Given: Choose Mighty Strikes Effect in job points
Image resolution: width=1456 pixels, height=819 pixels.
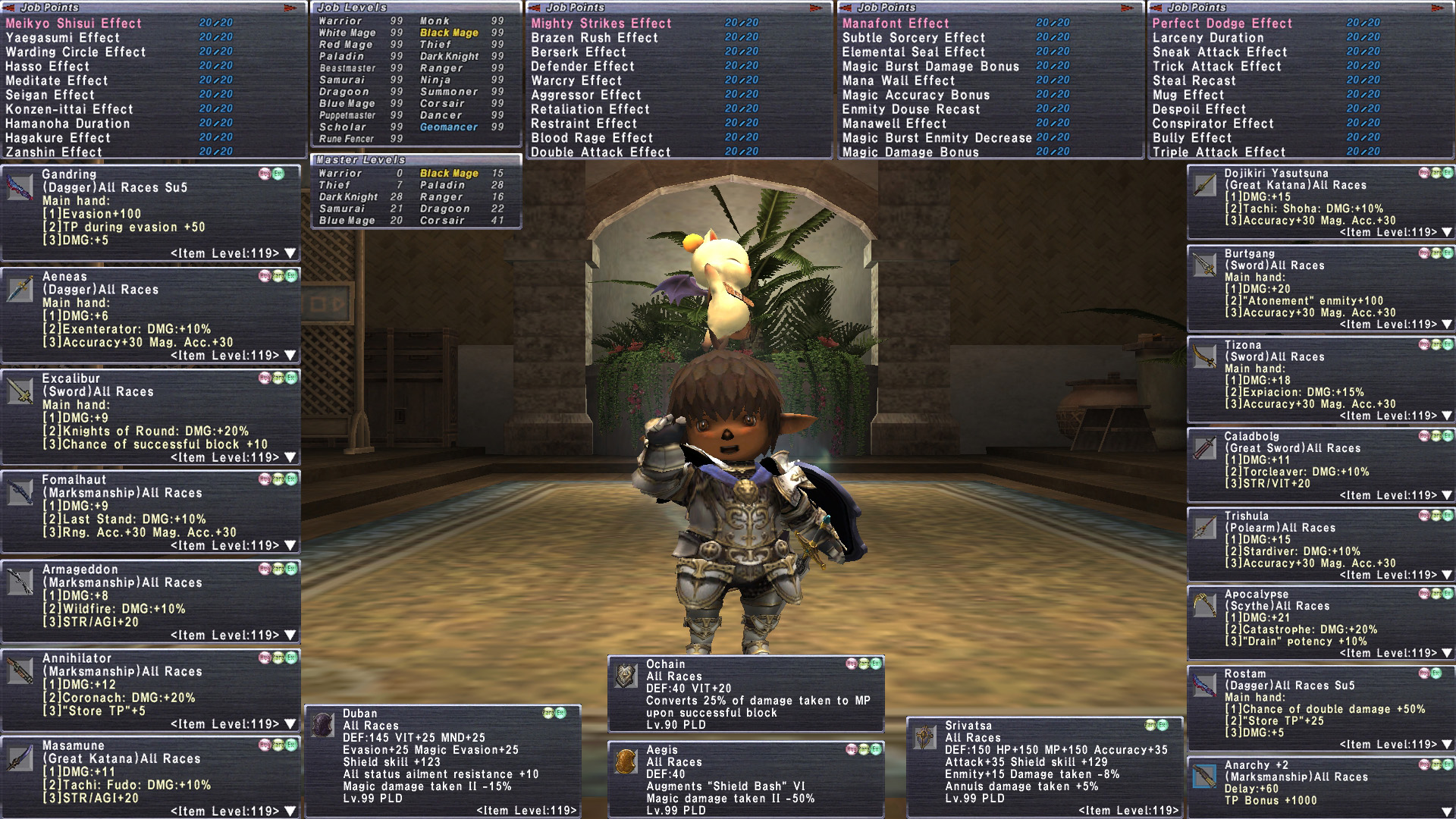Looking at the screenshot, I should point(601,24).
